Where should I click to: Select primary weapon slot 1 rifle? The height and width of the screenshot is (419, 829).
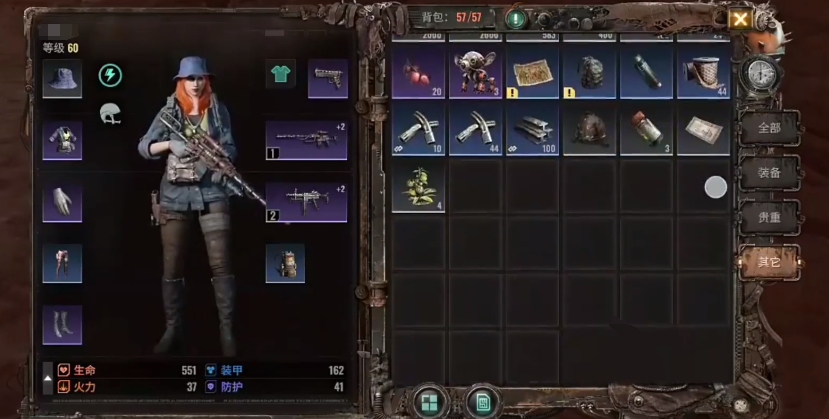pyautogui.click(x=305, y=141)
